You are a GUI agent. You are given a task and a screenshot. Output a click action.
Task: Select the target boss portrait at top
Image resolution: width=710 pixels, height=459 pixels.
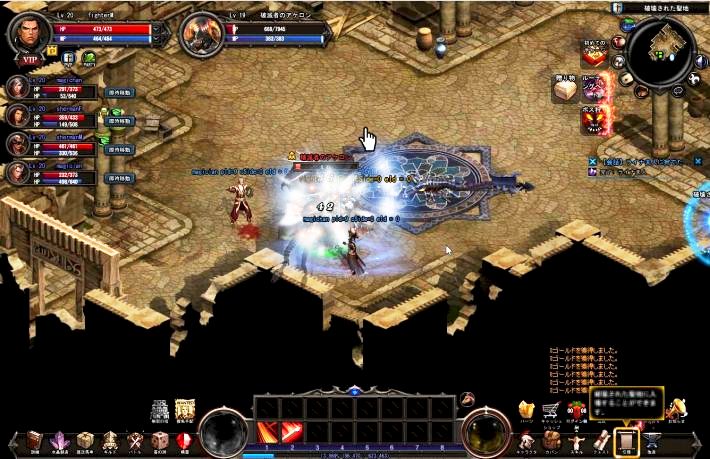tap(204, 33)
